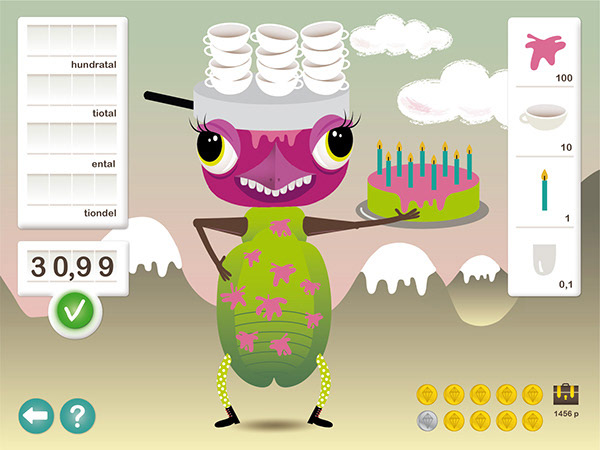
Task: Confirm the answer with the green checkmark
Action: pos(76,311)
